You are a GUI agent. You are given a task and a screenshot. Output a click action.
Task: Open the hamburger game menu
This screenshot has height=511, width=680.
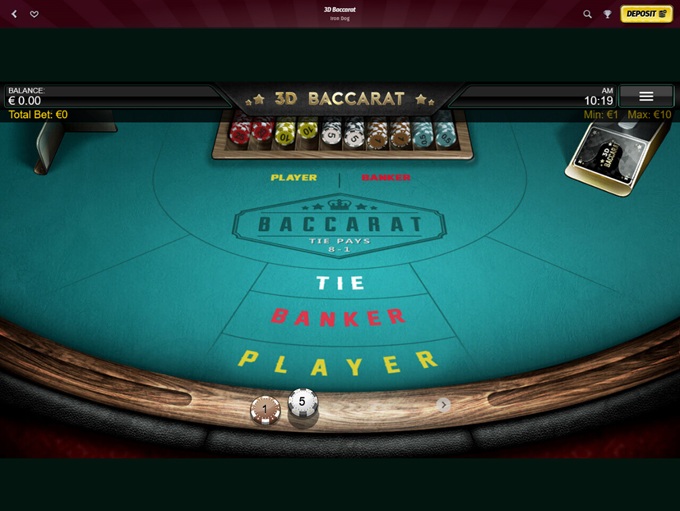646,96
